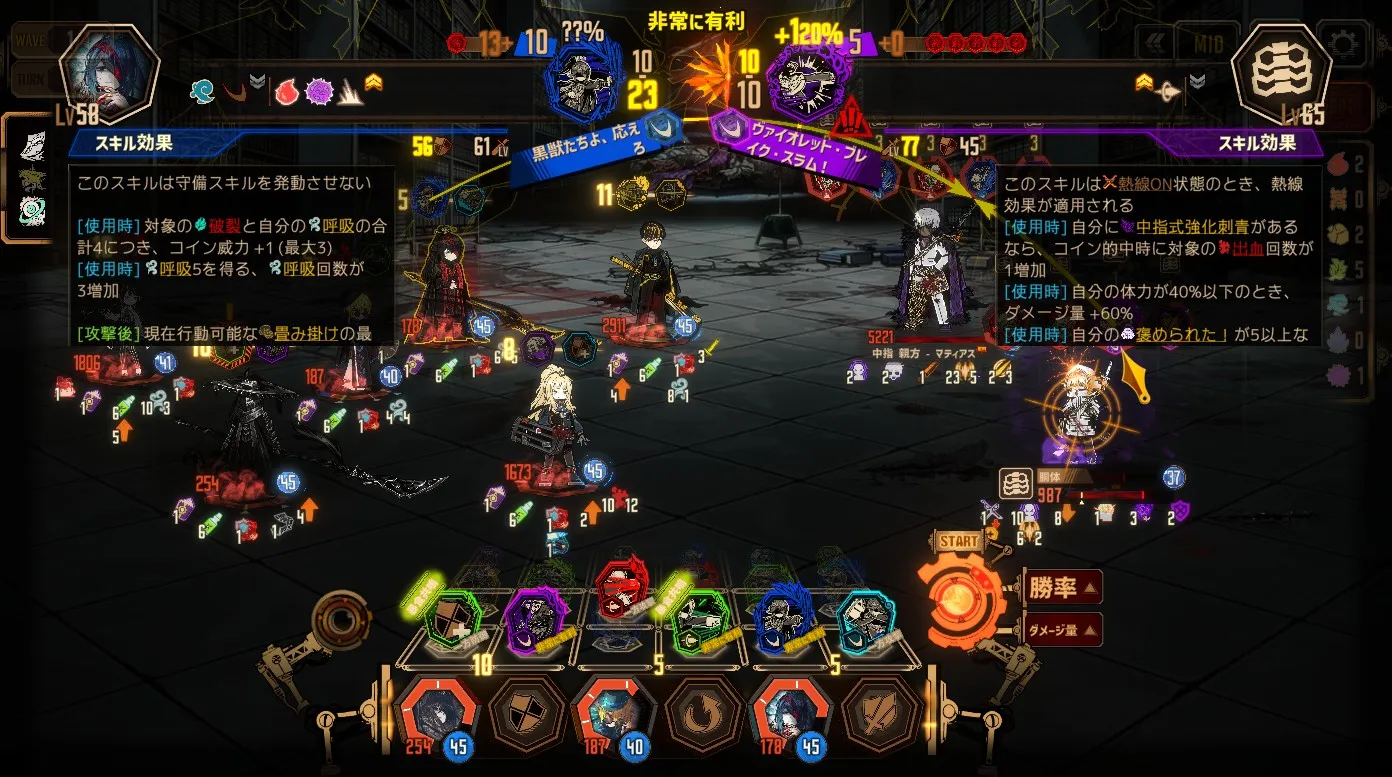This screenshot has height=777, width=1392.
Task: Activate the circular arrow evade skill
Action: [x=703, y=714]
